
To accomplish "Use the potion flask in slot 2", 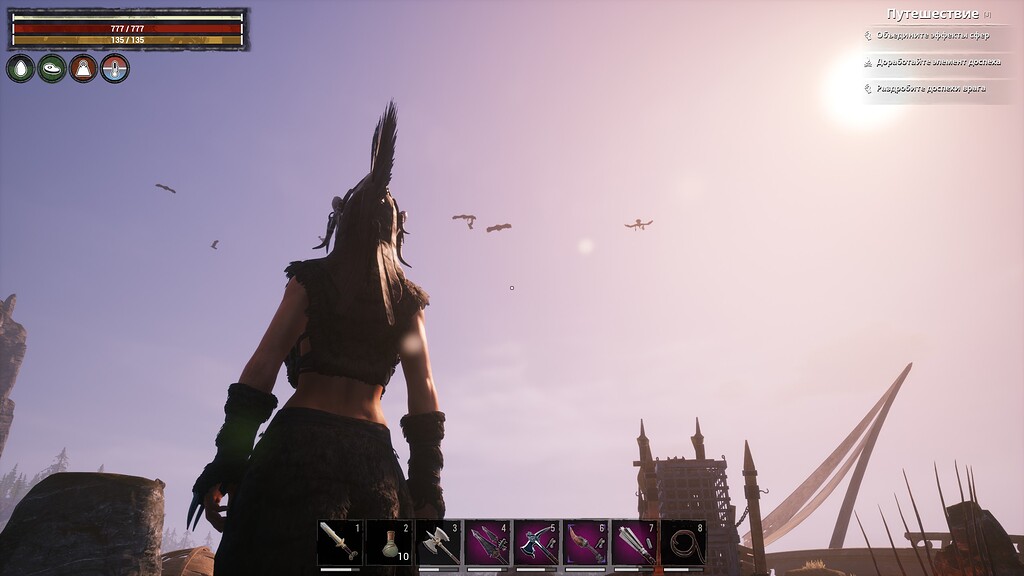I will coord(389,543).
